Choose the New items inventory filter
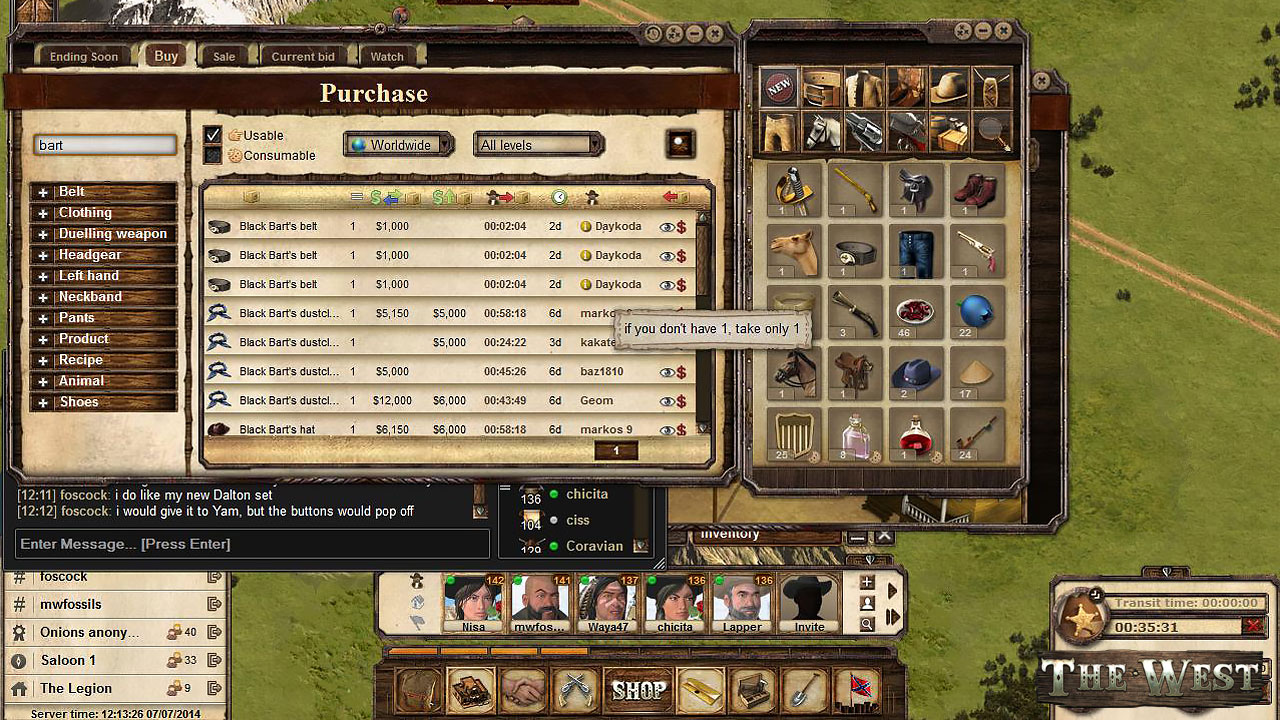 pyautogui.click(x=780, y=88)
